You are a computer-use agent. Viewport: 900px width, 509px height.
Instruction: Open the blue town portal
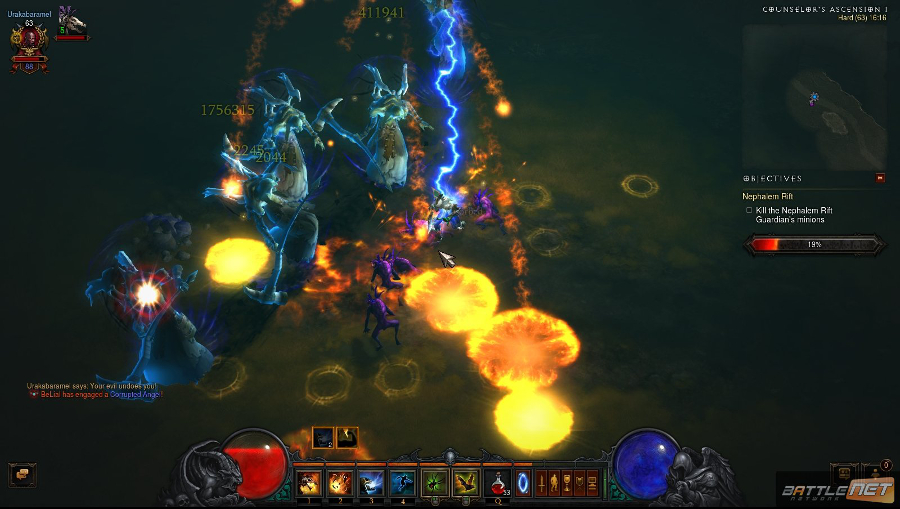pyautogui.click(x=522, y=484)
